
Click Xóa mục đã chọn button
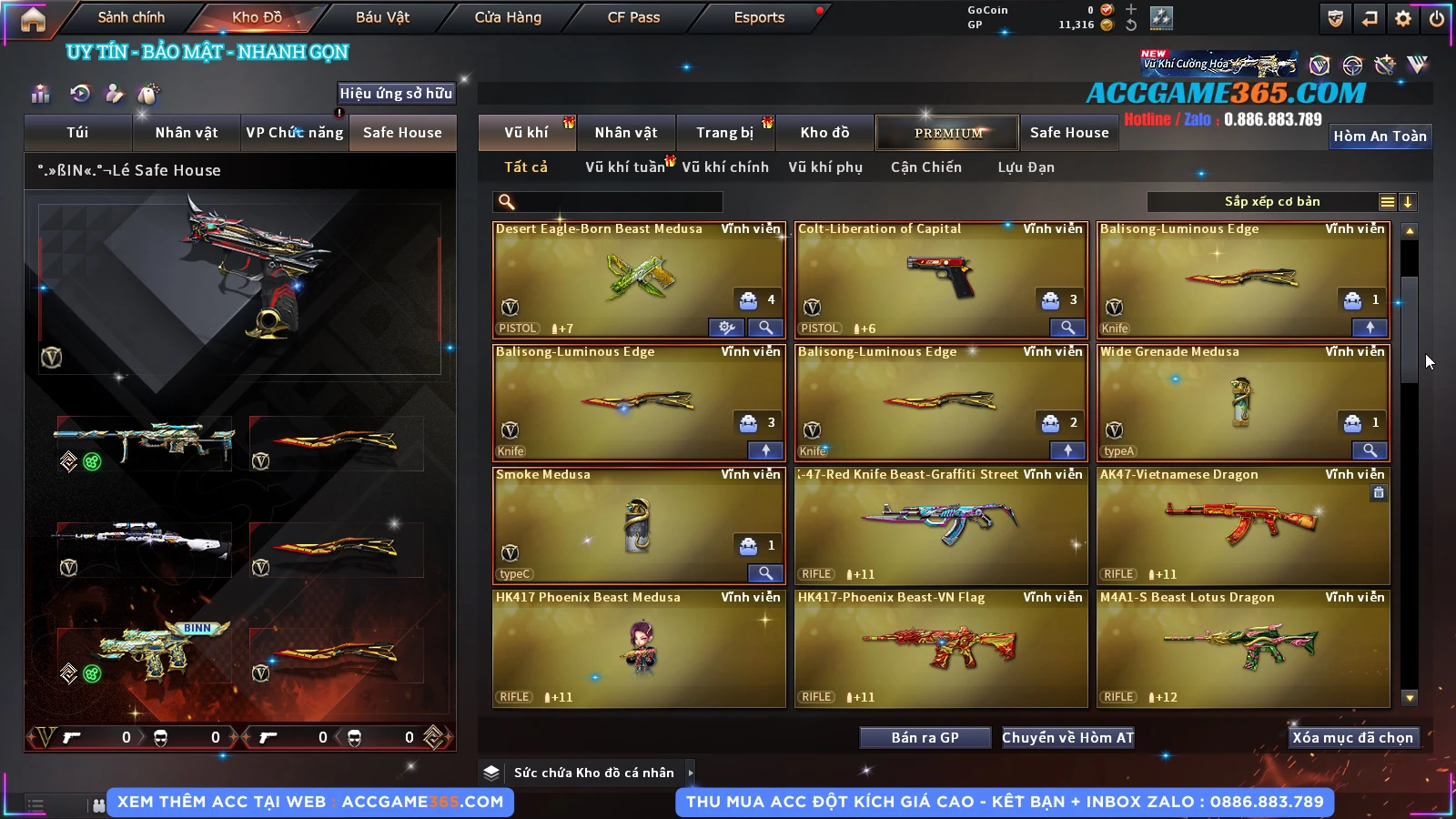pyautogui.click(x=1352, y=738)
